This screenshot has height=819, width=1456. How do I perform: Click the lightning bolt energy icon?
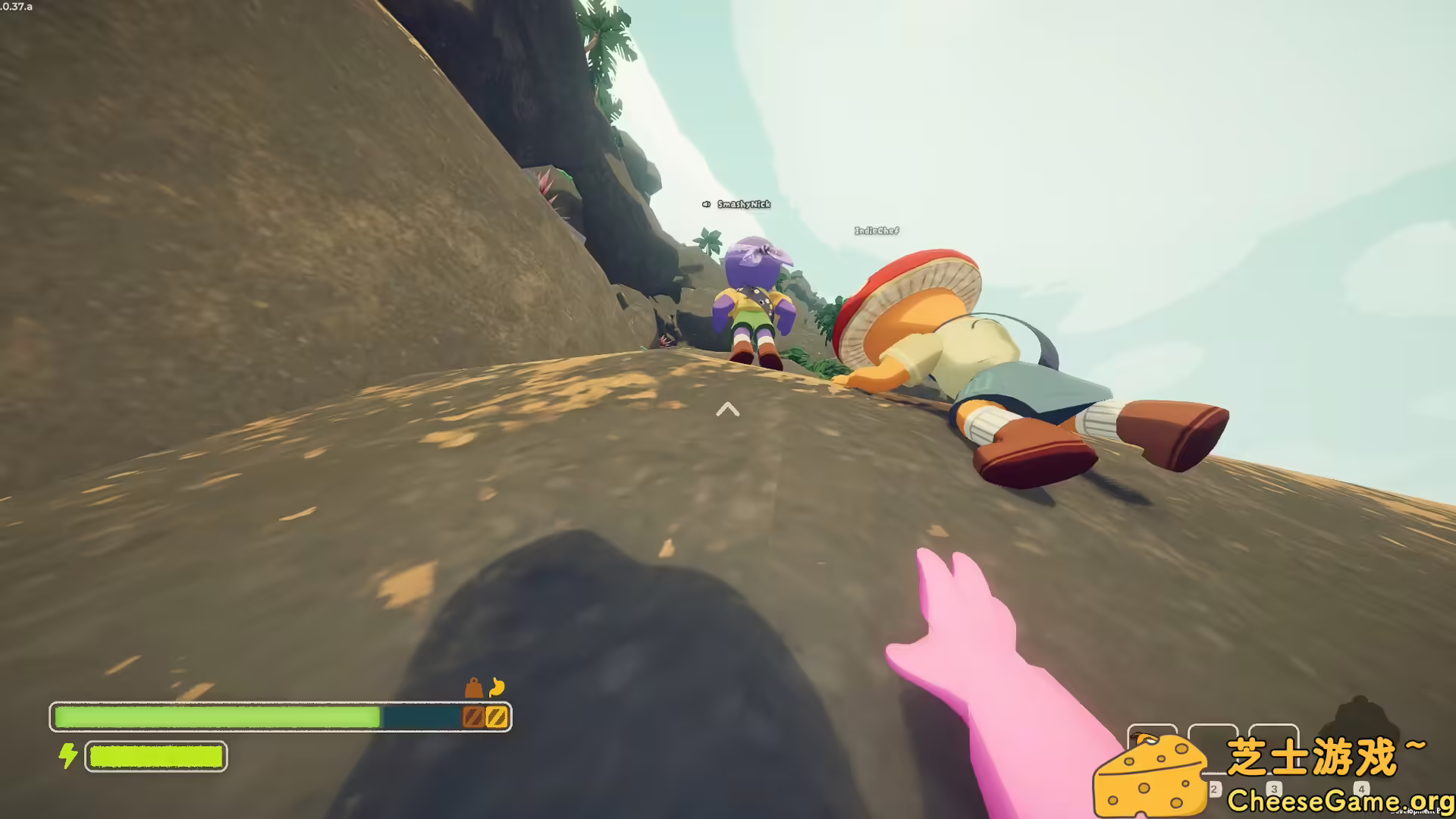[x=67, y=755]
